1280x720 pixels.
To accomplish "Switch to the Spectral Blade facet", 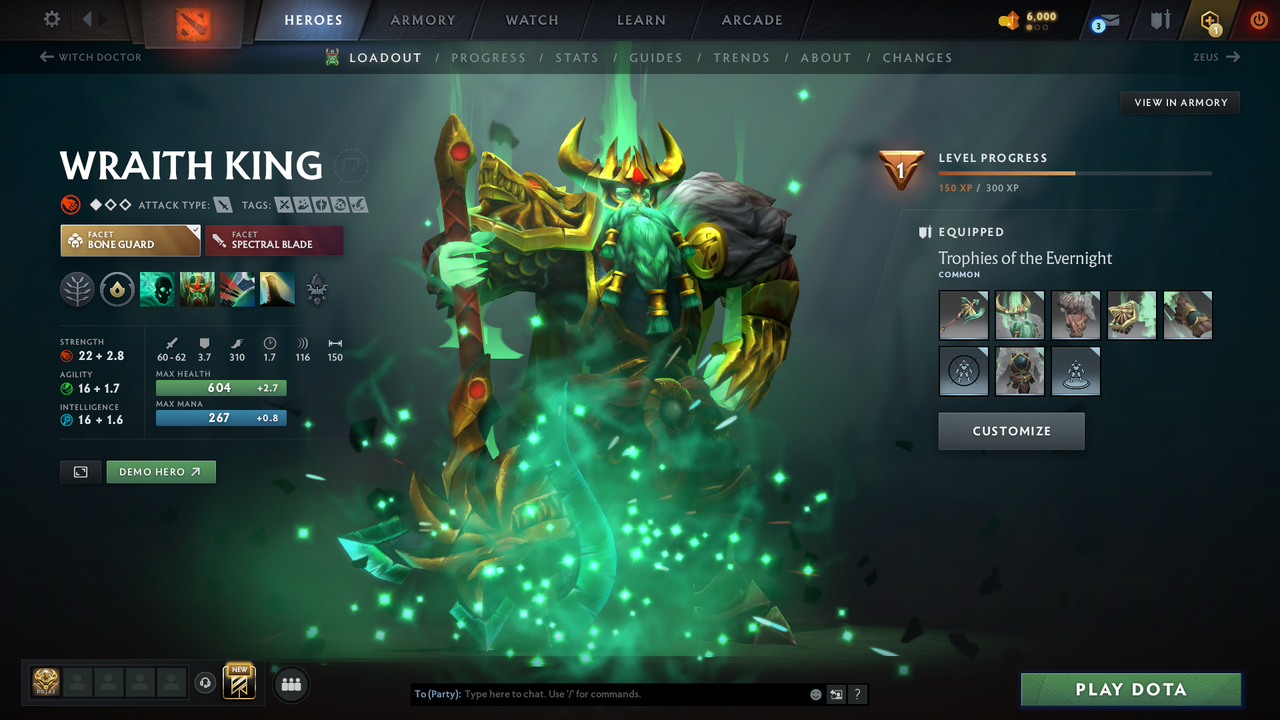I will point(274,240).
